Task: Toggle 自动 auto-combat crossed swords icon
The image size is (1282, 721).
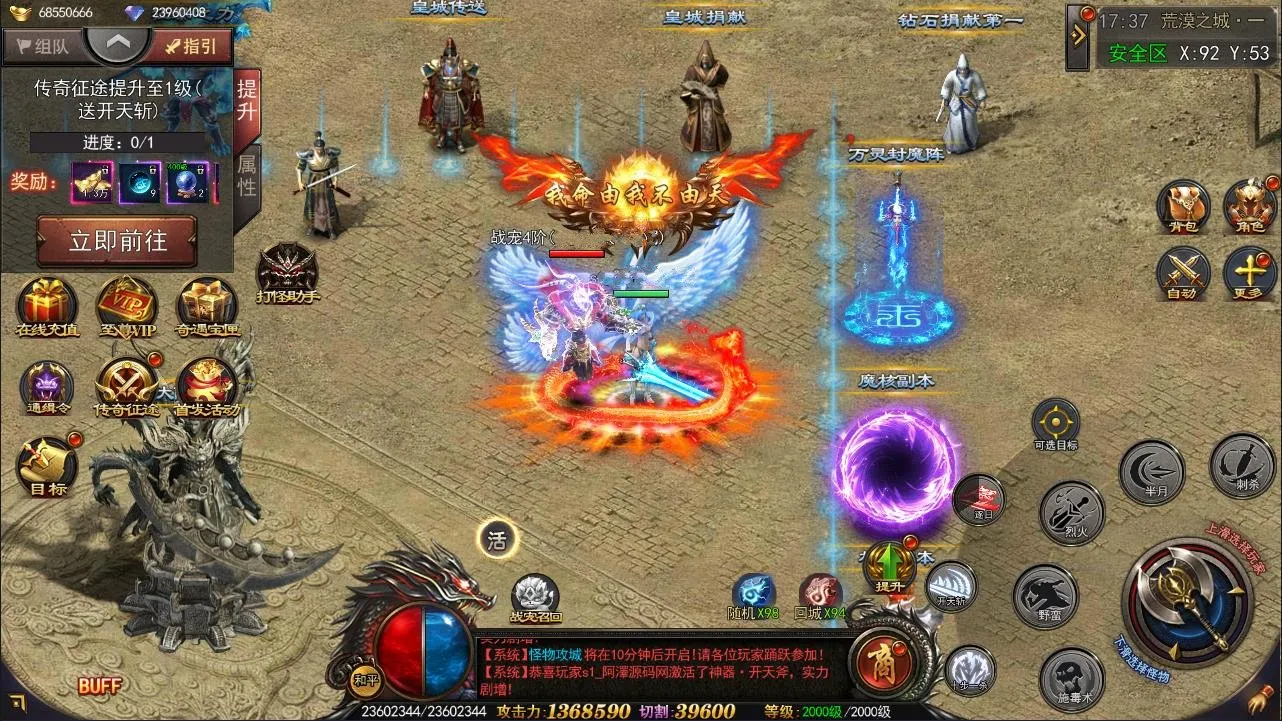Action: pyautogui.click(x=1183, y=272)
